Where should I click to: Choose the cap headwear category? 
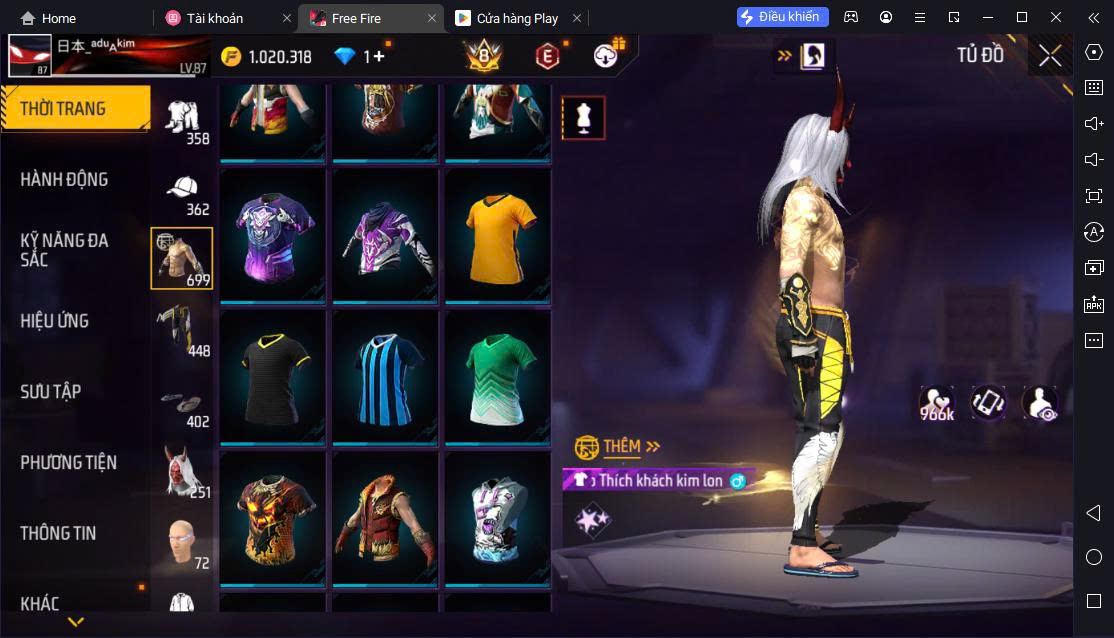tap(181, 190)
